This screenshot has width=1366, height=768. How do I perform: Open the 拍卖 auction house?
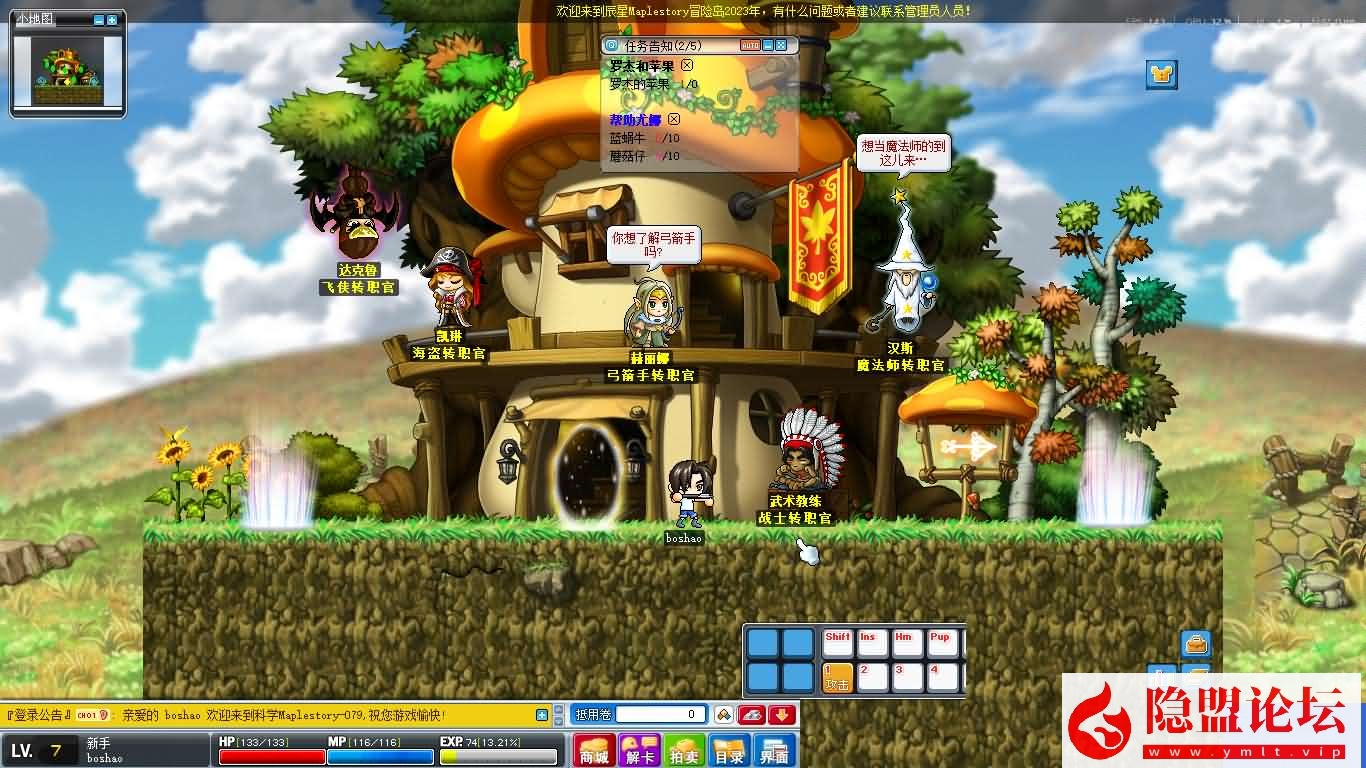click(x=685, y=751)
